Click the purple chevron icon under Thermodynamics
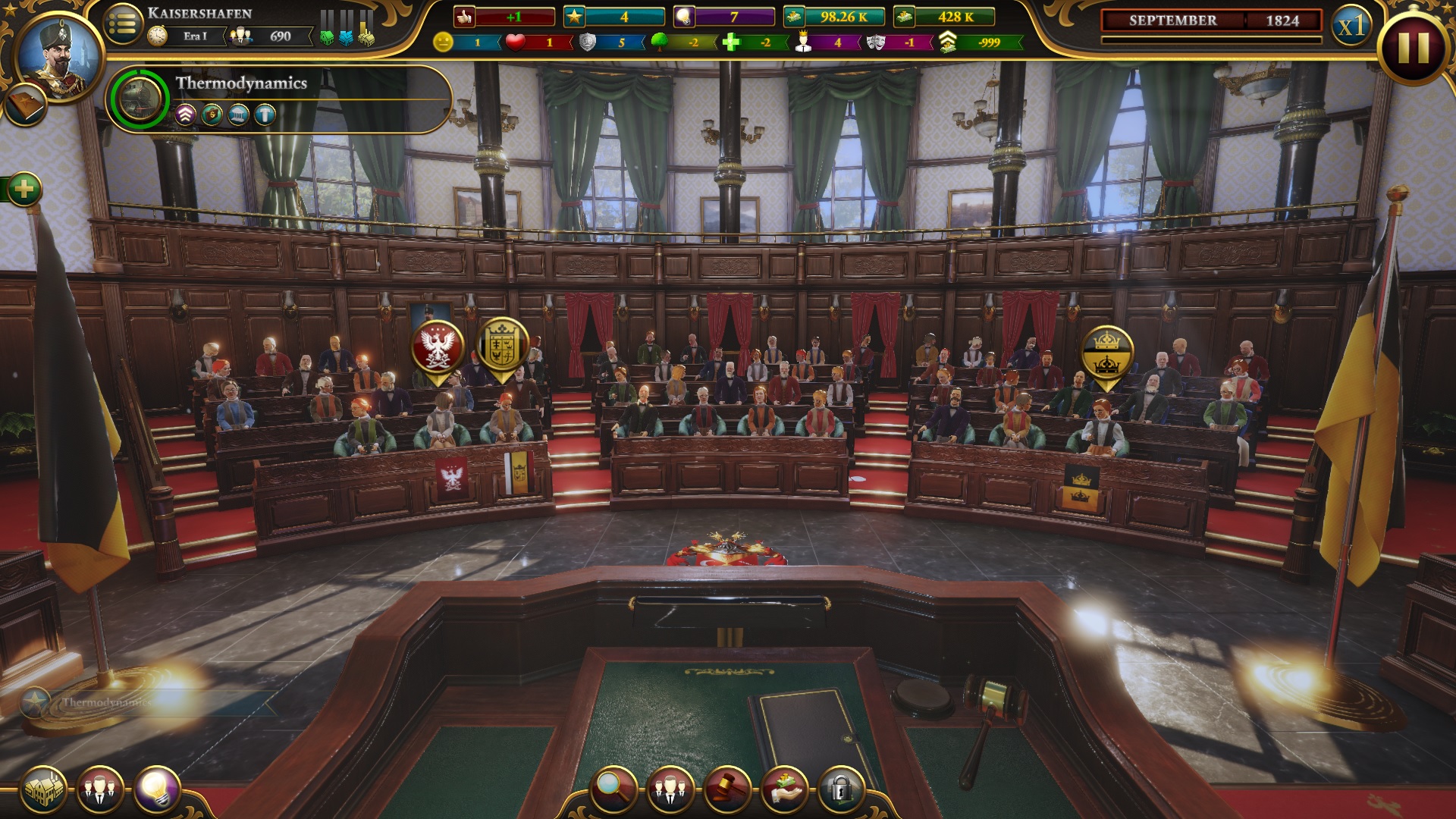 tap(186, 115)
